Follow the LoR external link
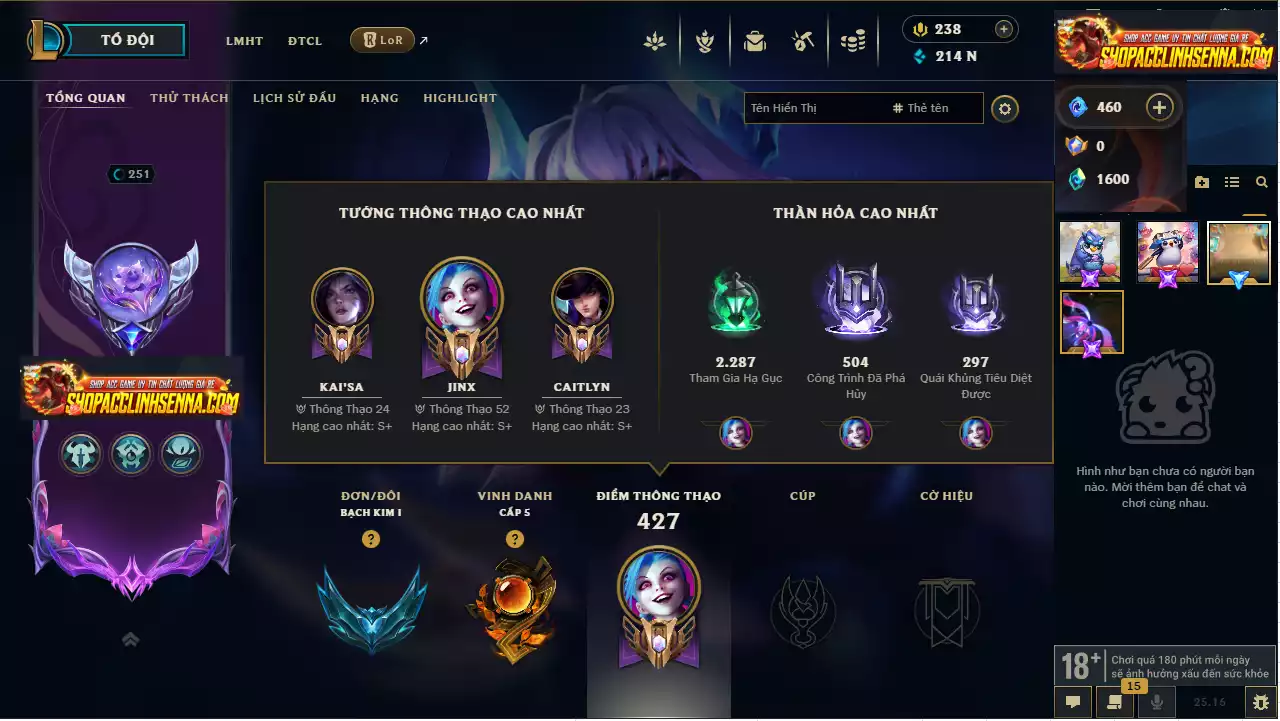1280x721 pixels. tap(381, 40)
